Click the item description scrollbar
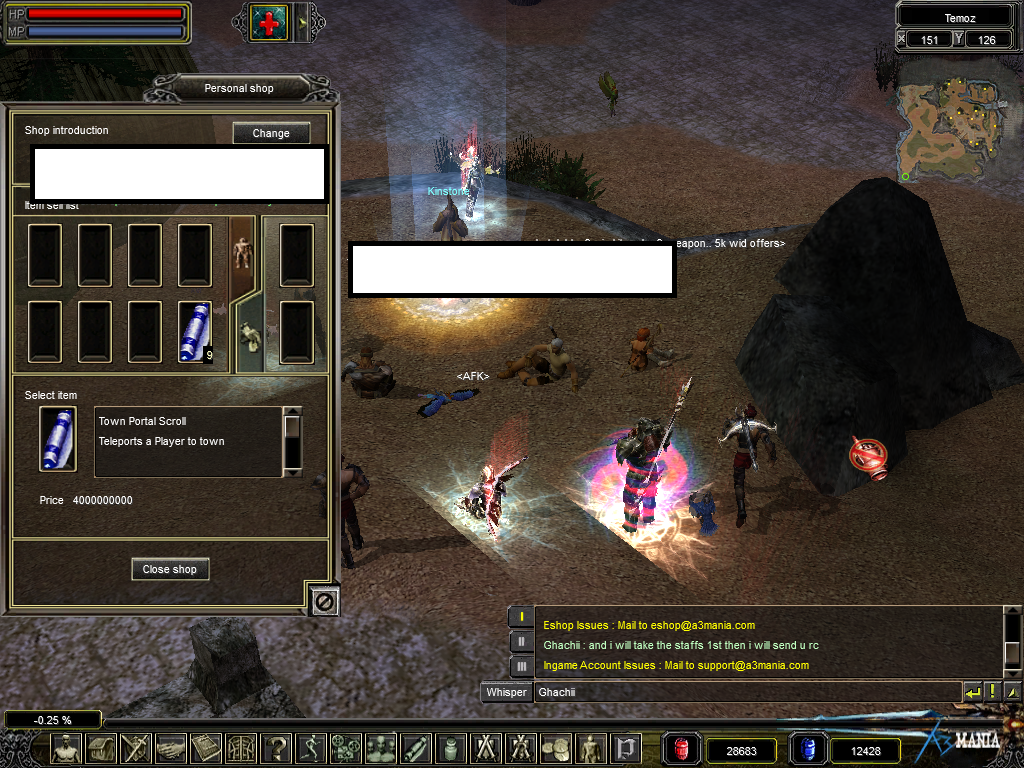This screenshot has height=768, width=1024. point(292,440)
